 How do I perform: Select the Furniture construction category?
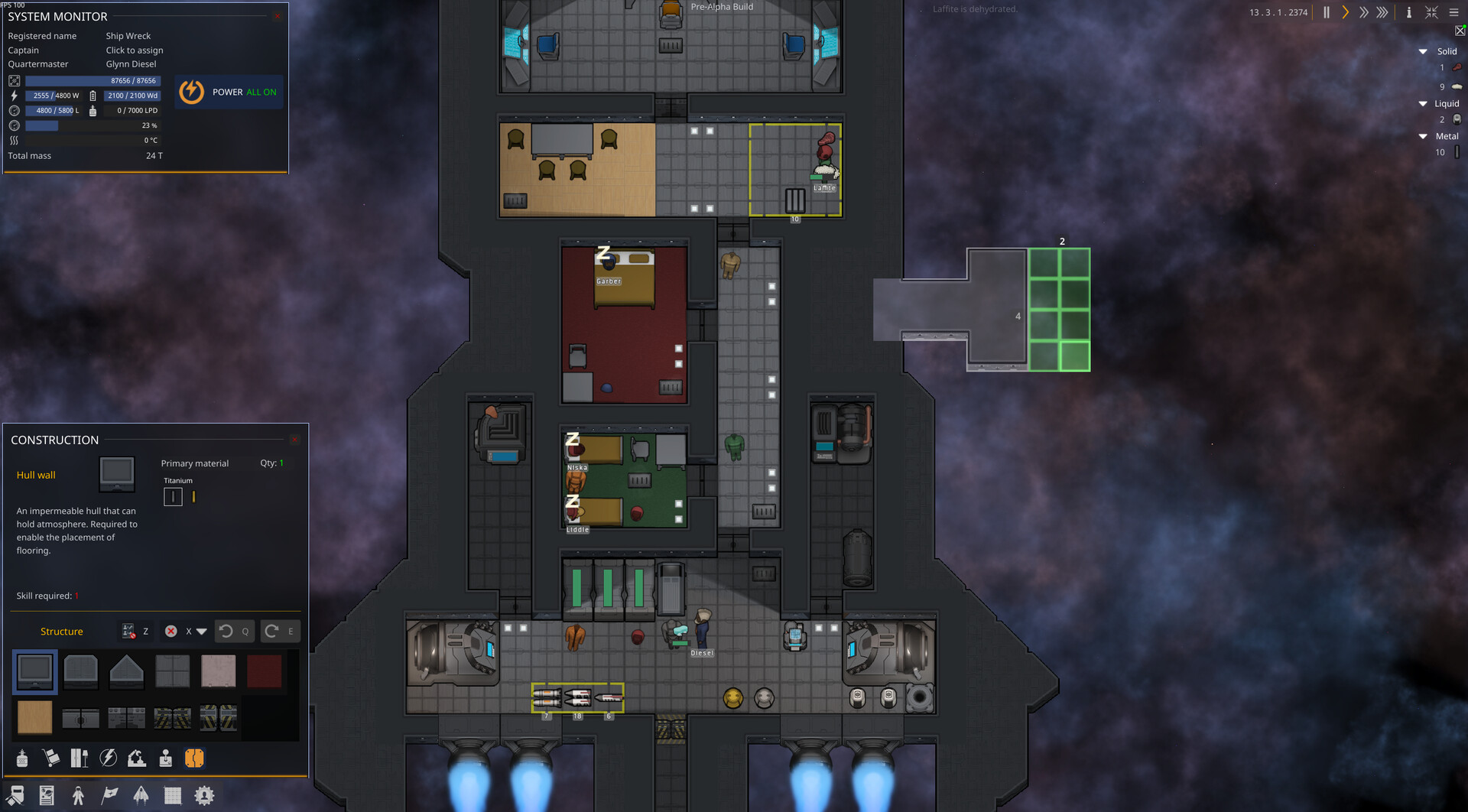[x=80, y=758]
